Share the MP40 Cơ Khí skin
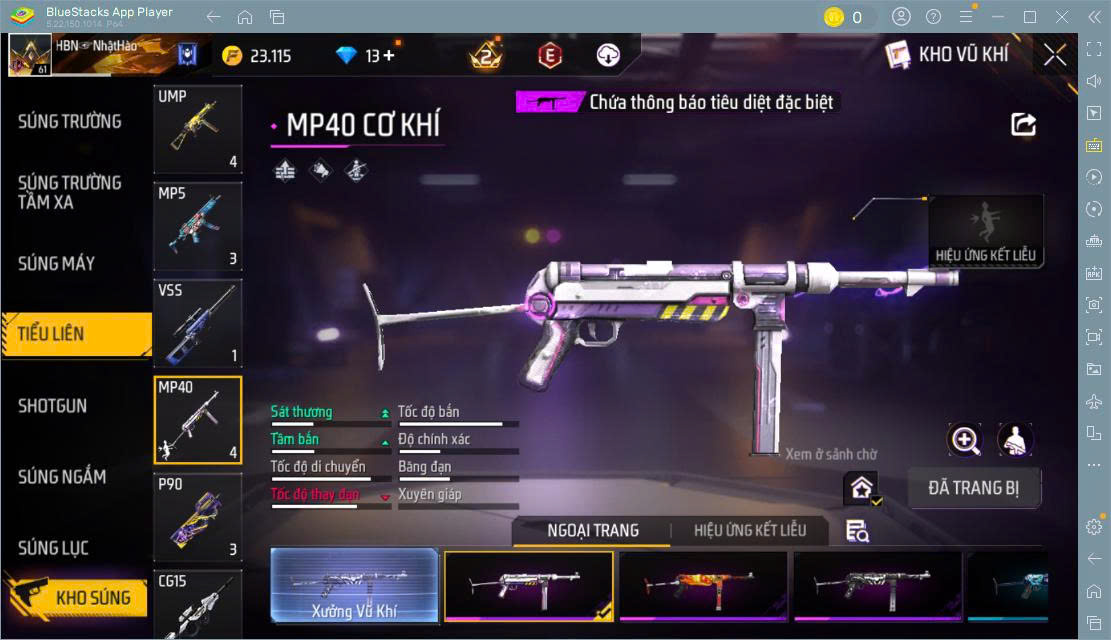This screenshot has height=640, width=1111. click(x=1023, y=125)
